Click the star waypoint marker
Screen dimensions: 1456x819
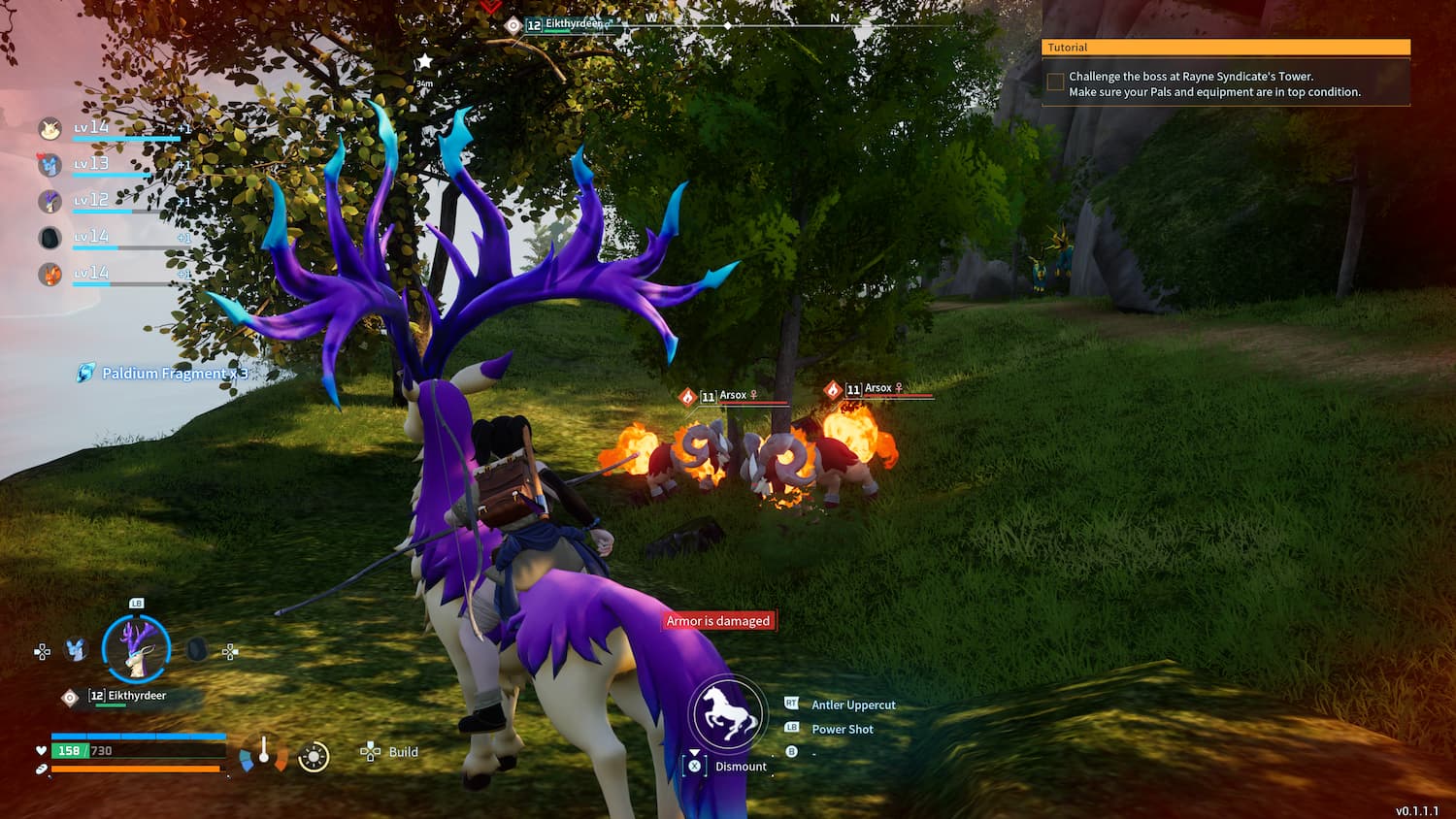[x=424, y=62]
